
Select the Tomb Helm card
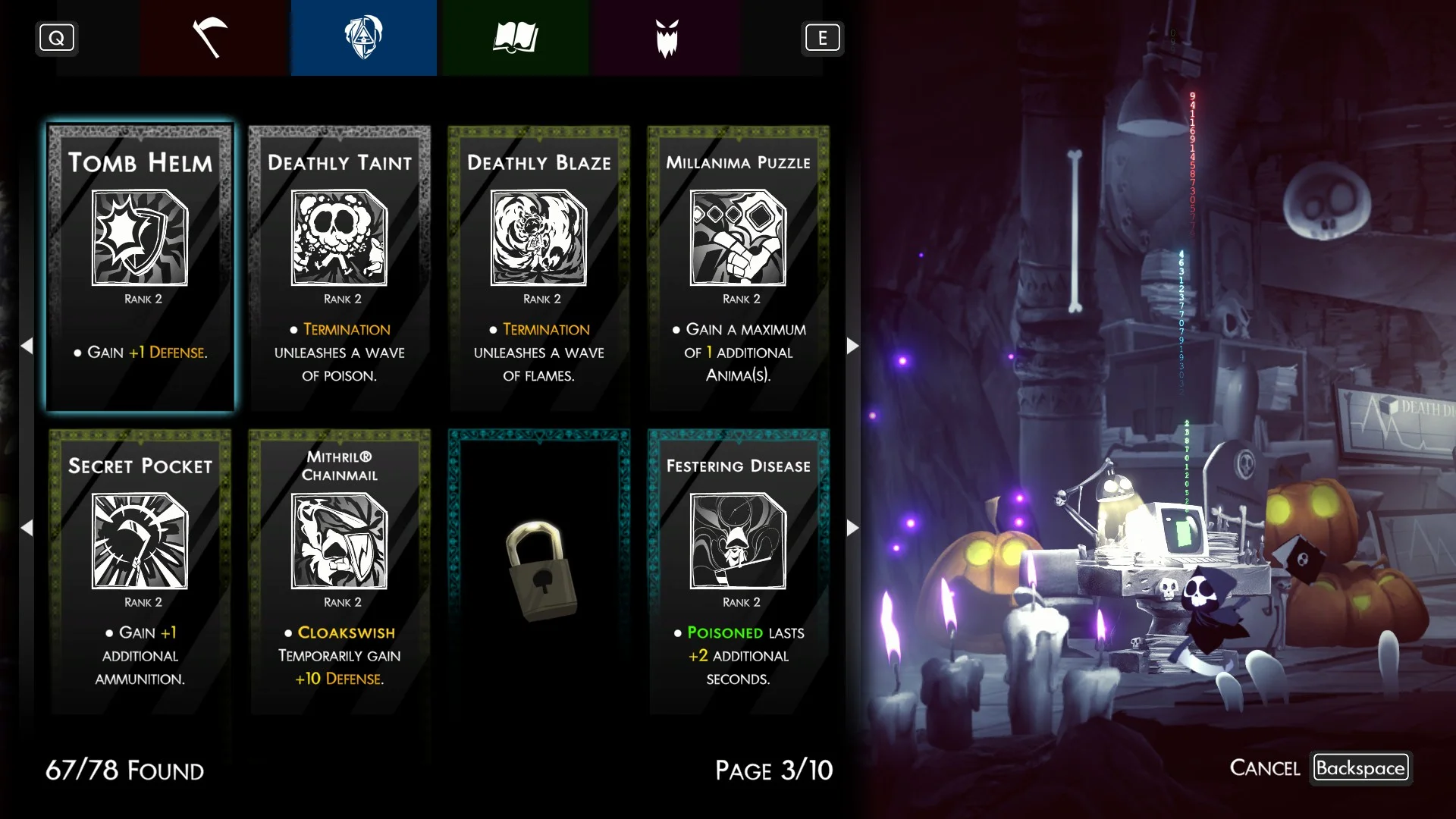coord(140,268)
